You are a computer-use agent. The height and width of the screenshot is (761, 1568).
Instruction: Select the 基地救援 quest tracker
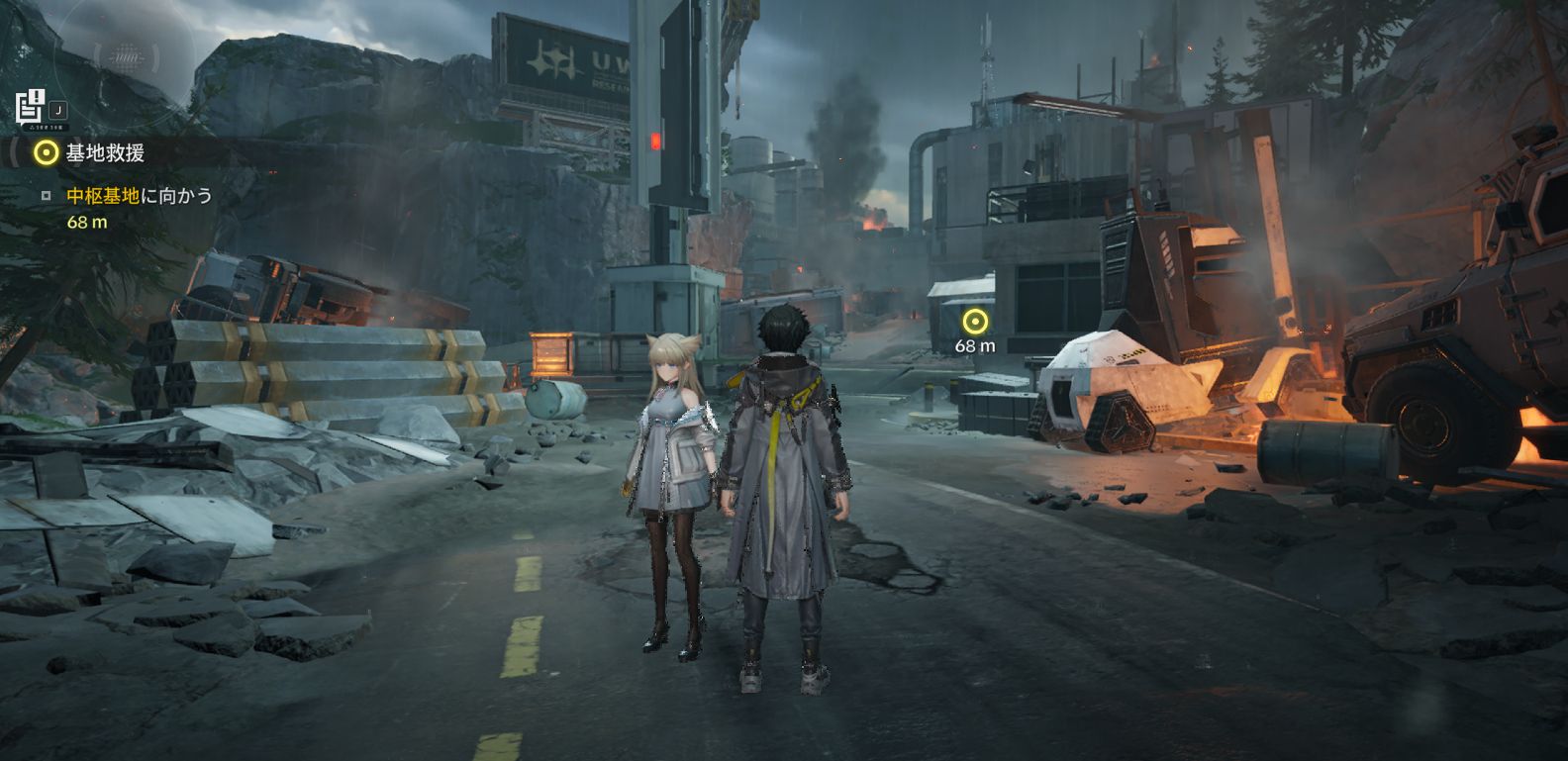tap(104, 152)
